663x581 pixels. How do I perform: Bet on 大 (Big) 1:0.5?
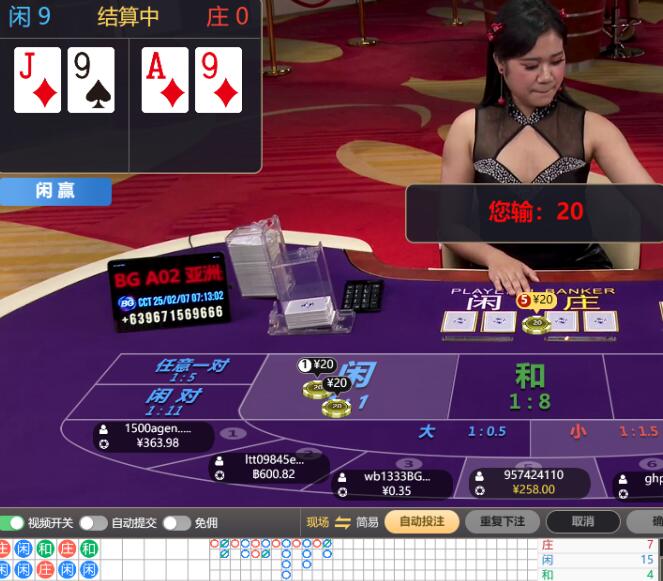(x=460, y=432)
